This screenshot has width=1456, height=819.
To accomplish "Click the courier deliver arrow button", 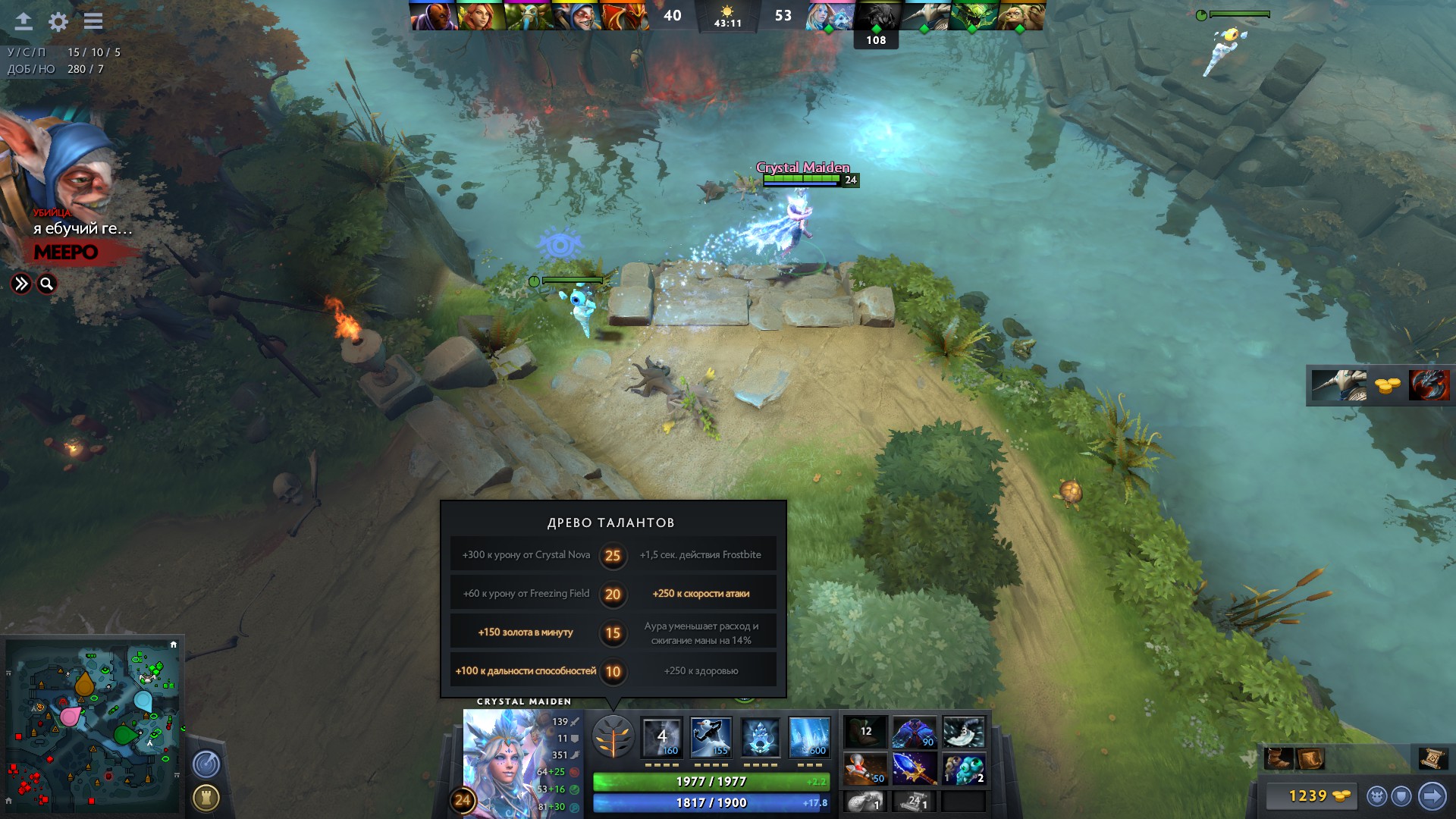I will pos(1432,795).
